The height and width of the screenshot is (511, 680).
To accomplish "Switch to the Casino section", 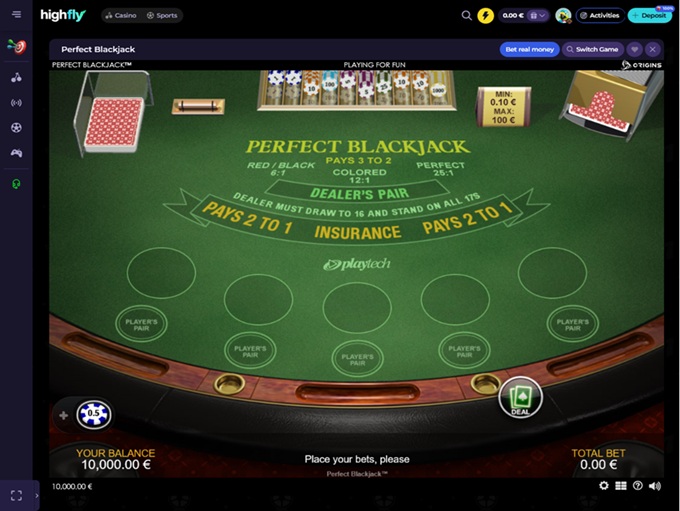I will 120,16.
